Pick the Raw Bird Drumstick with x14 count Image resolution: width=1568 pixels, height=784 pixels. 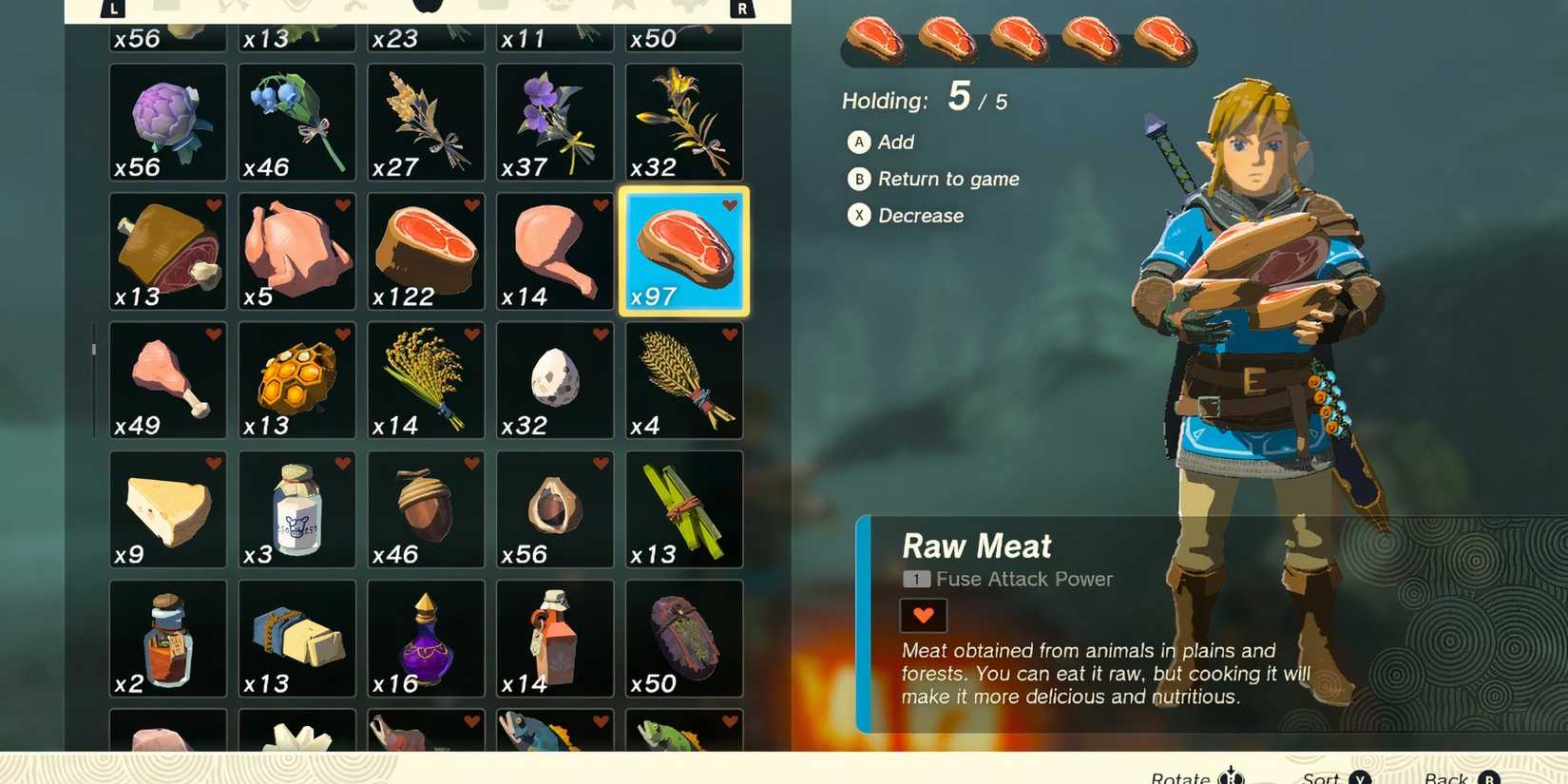[x=554, y=252]
